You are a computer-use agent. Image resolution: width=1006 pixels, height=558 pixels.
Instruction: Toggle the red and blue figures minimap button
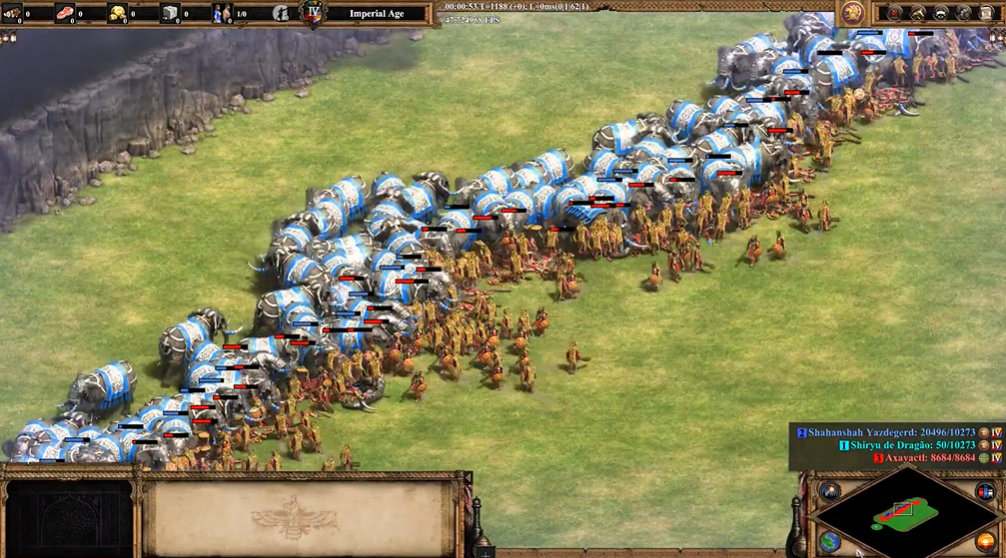985,490
